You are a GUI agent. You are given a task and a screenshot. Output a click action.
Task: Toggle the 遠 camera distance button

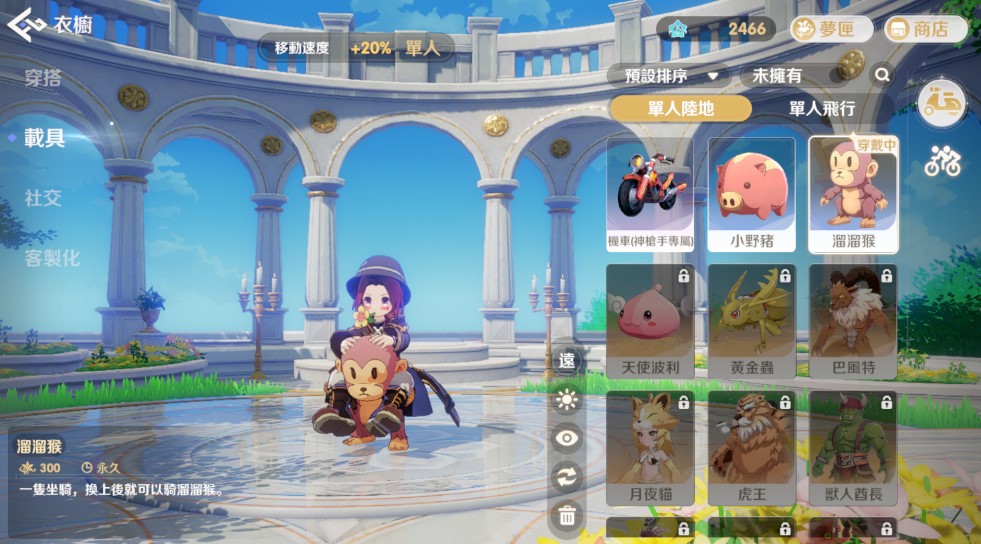[x=567, y=361]
